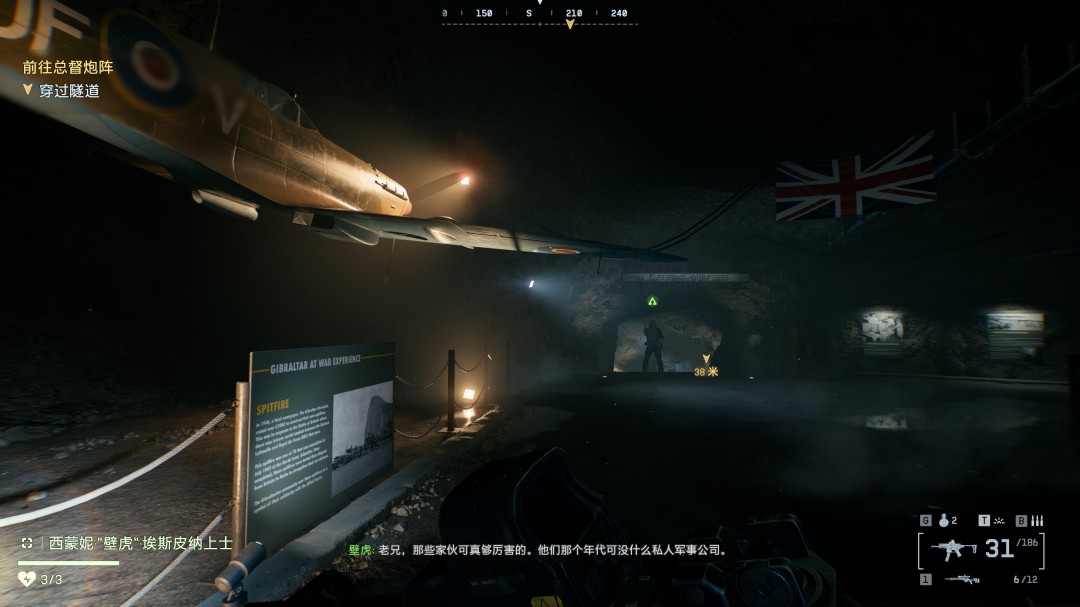The image size is (1080, 607).
Task: Select the 穿过隧道 sub-objective entry
Action: (70, 91)
